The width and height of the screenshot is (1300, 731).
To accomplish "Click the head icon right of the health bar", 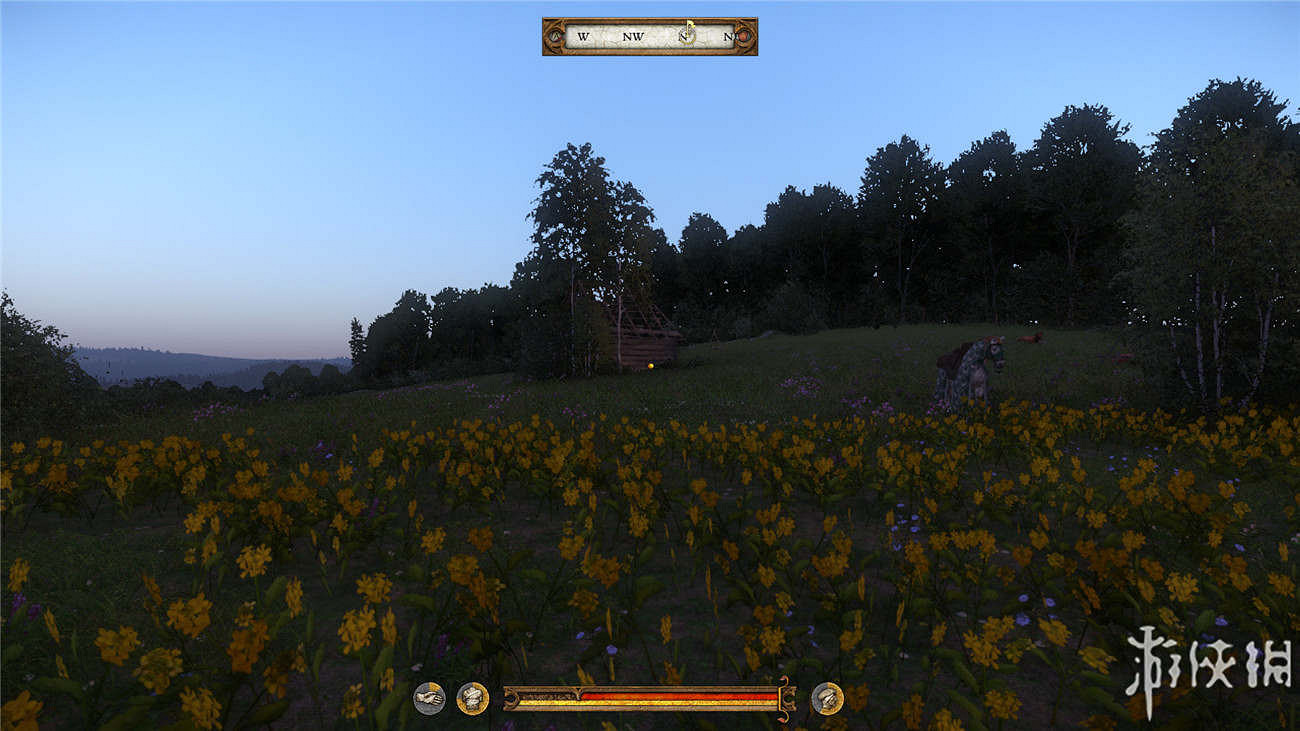I will pos(826,698).
